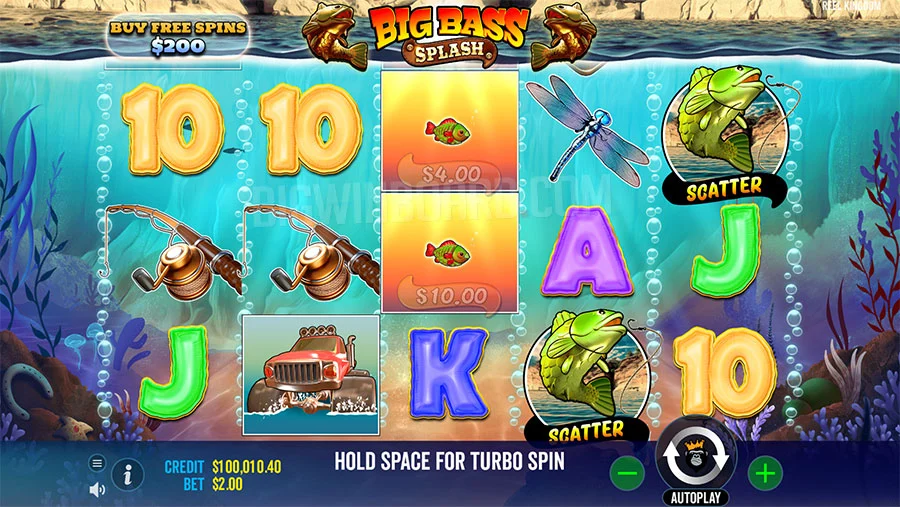900x507 pixels.
Task: Spin the reels with the spin button
Action: (696, 458)
